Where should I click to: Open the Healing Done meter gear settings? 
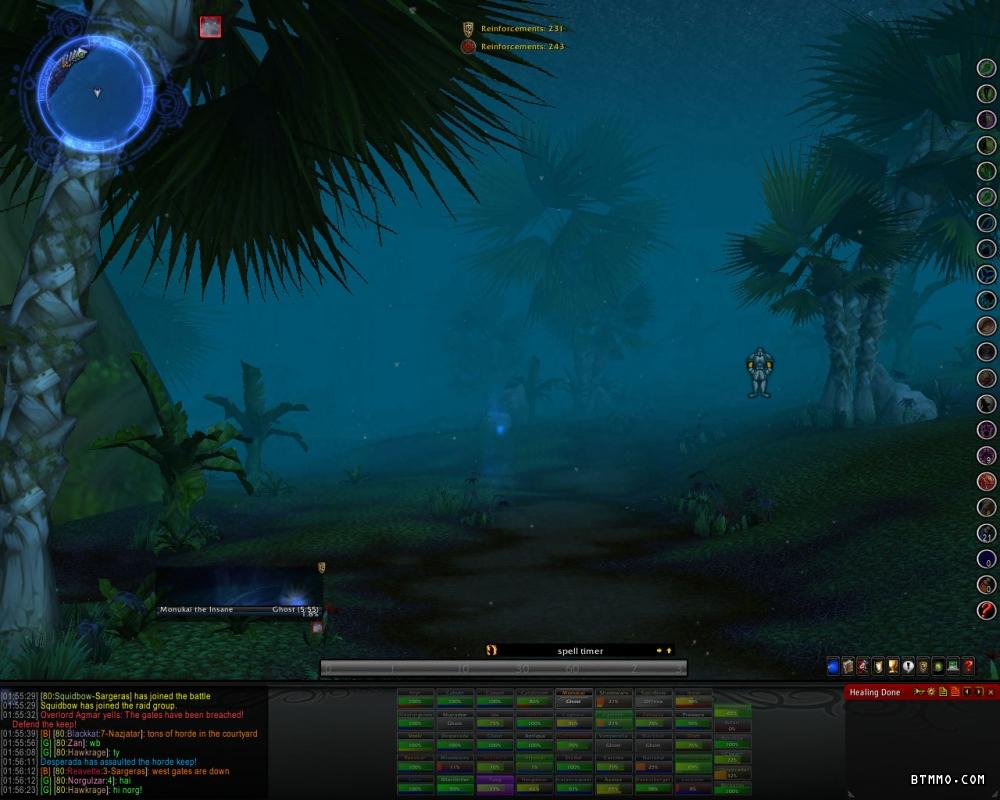point(932,692)
